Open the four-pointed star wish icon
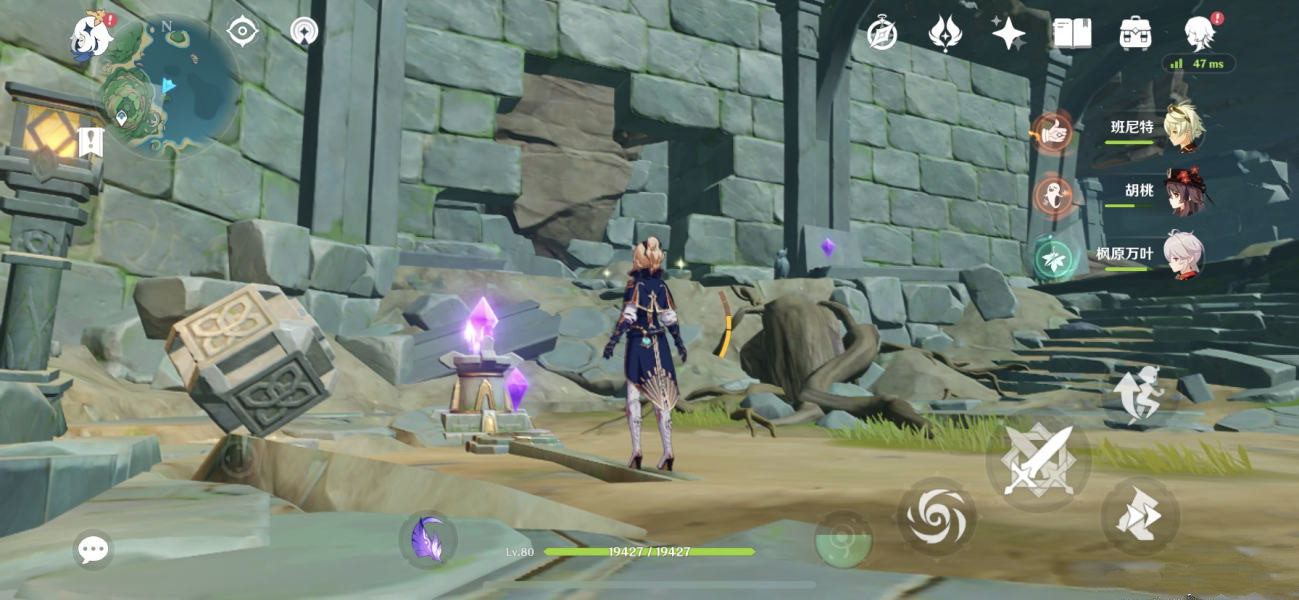Viewport: 1299px width, 600px height. pos(1008,34)
